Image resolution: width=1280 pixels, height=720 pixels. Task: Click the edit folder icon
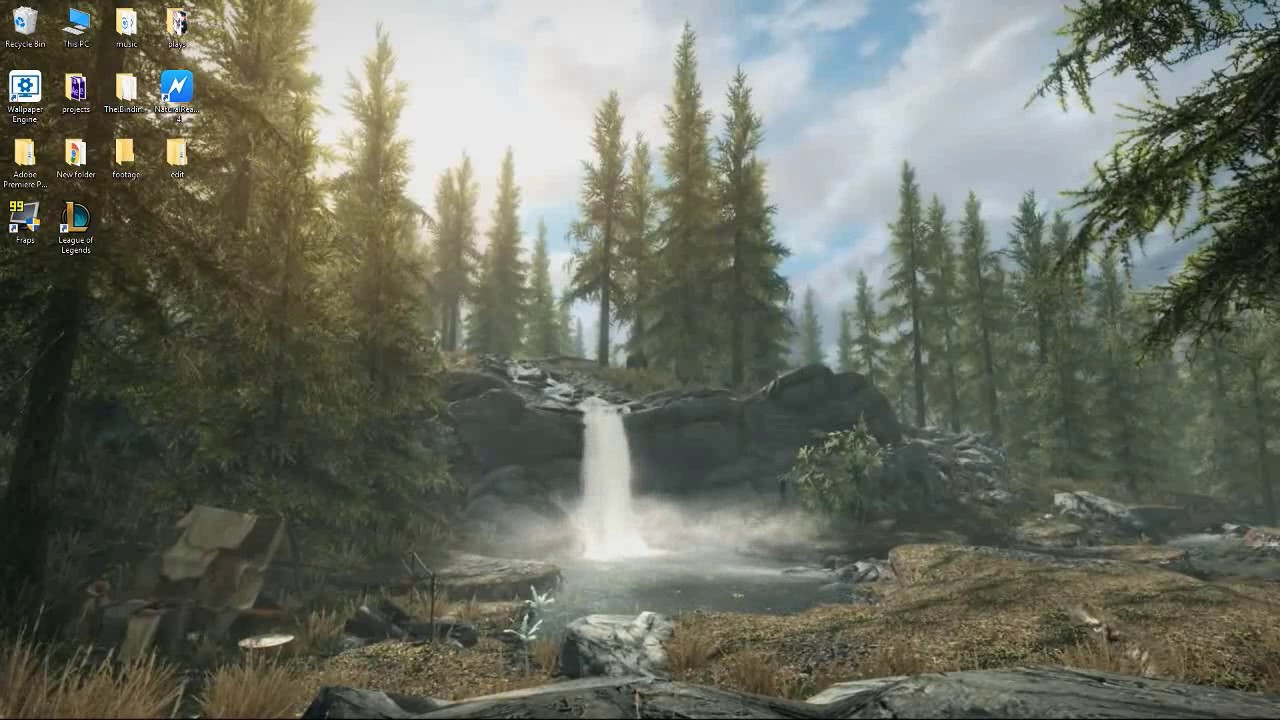176,150
